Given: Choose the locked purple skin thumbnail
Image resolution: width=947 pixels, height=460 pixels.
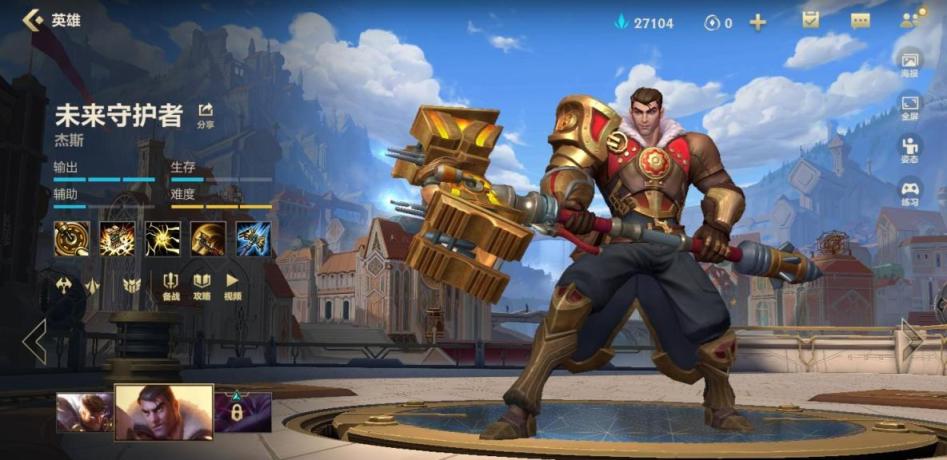Looking at the screenshot, I should coord(242,411).
